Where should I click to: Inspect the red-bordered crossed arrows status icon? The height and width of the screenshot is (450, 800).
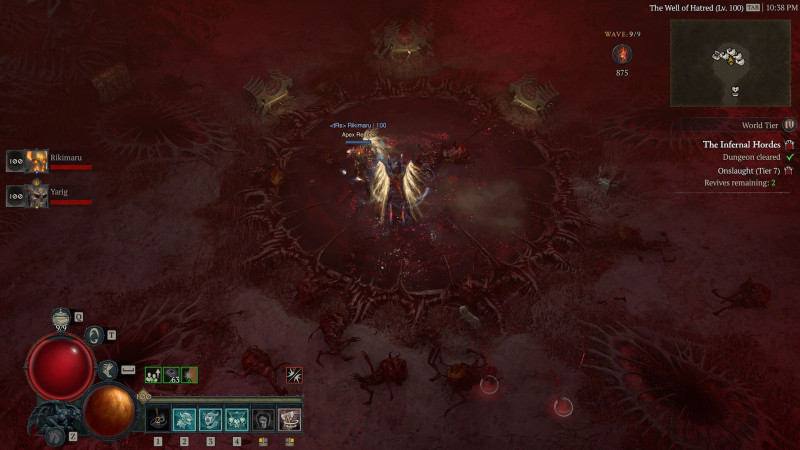[x=293, y=375]
